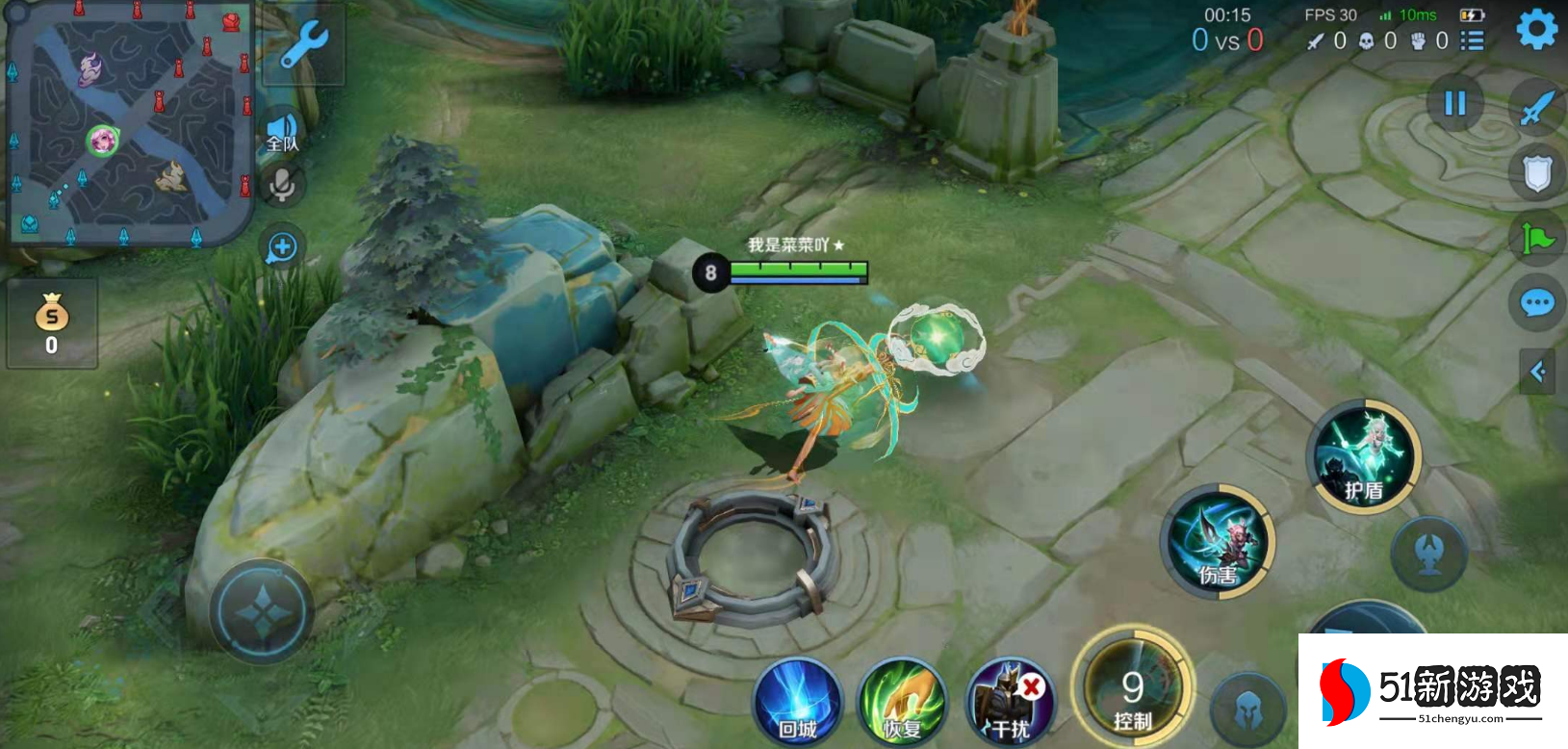Cast the Damage (伤害) skill
The height and width of the screenshot is (749, 1568).
[1218, 541]
